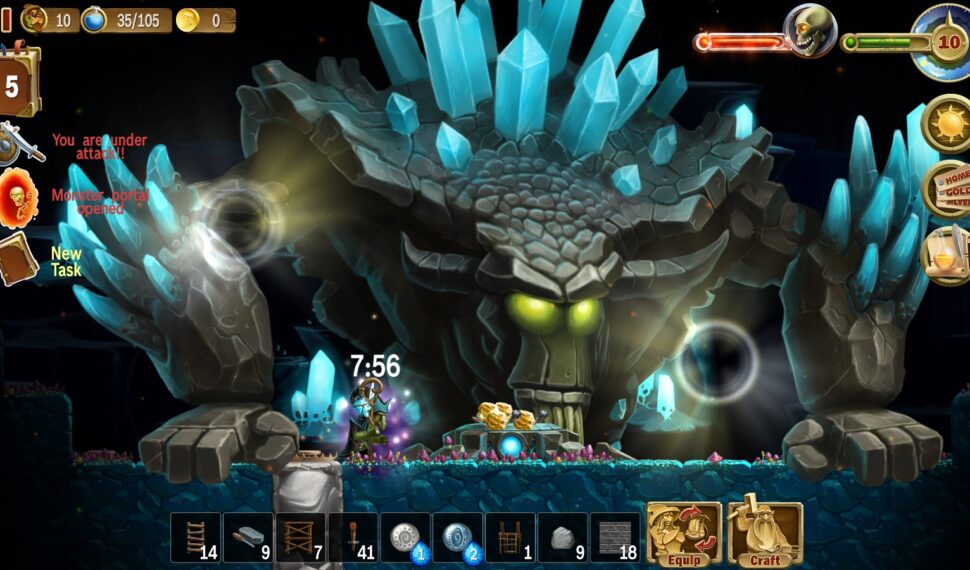Image resolution: width=970 pixels, height=570 pixels.
Task: Open the Equip menu
Action: click(684, 534)
